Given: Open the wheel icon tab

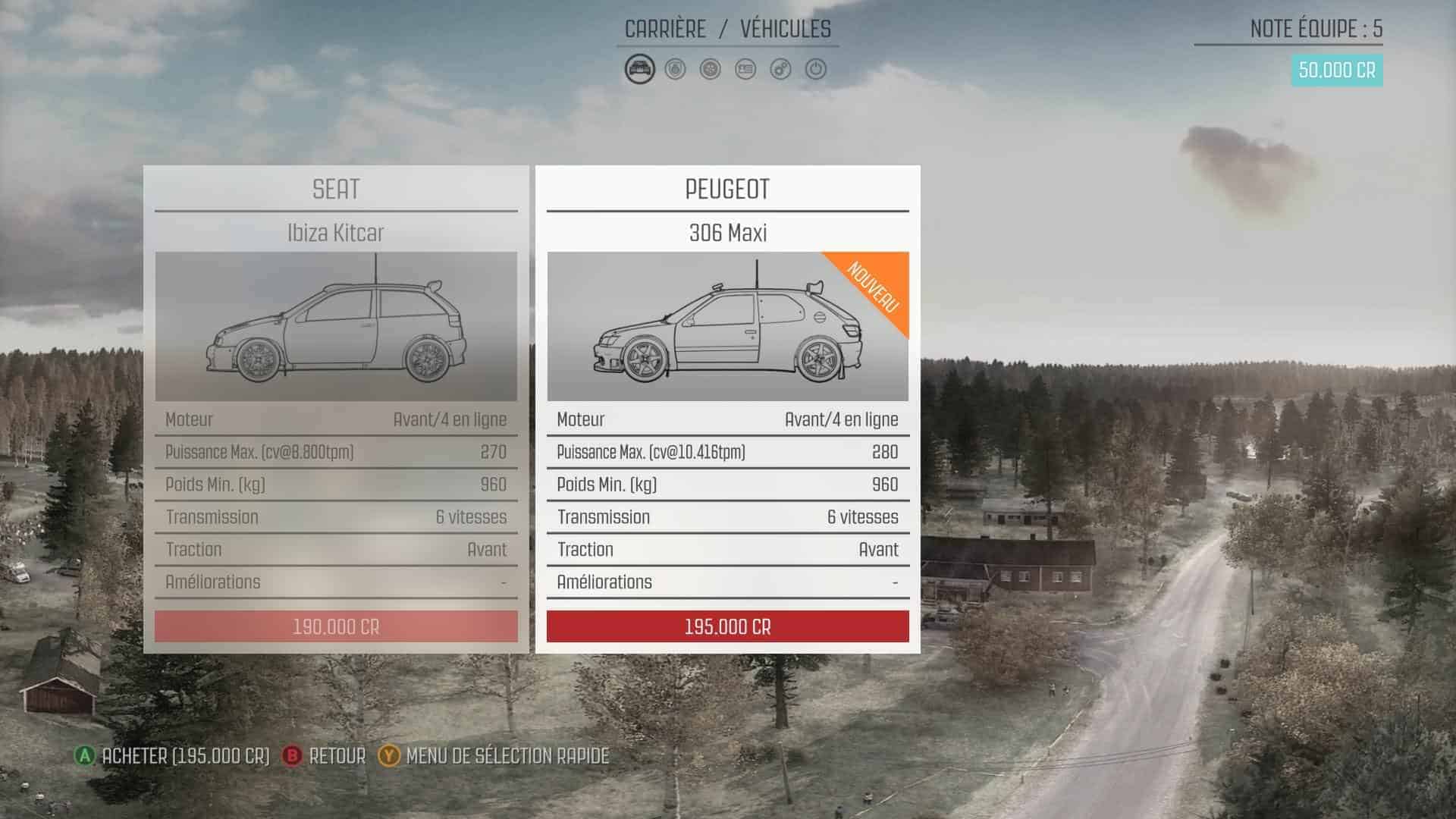Looking at the screenshot, I should tap(711, 70).
